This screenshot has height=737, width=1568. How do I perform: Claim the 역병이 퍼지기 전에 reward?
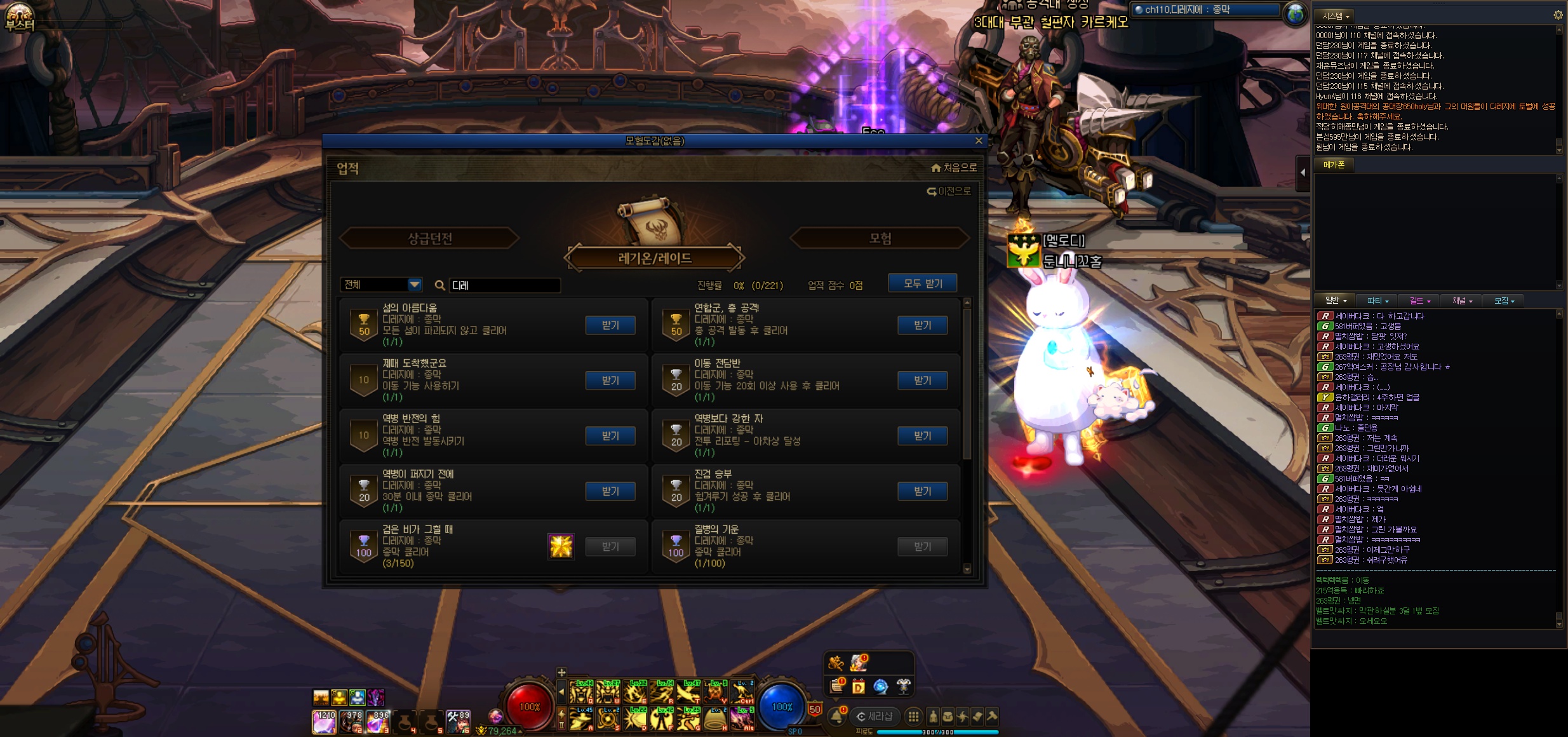(610, 491)
